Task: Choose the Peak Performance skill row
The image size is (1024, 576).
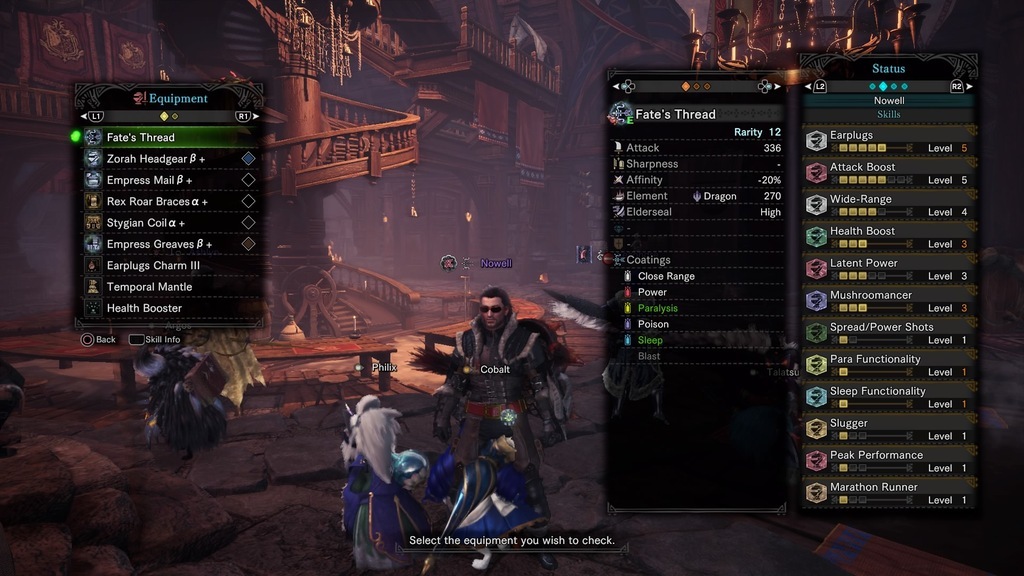Action: tap(888, 461)
